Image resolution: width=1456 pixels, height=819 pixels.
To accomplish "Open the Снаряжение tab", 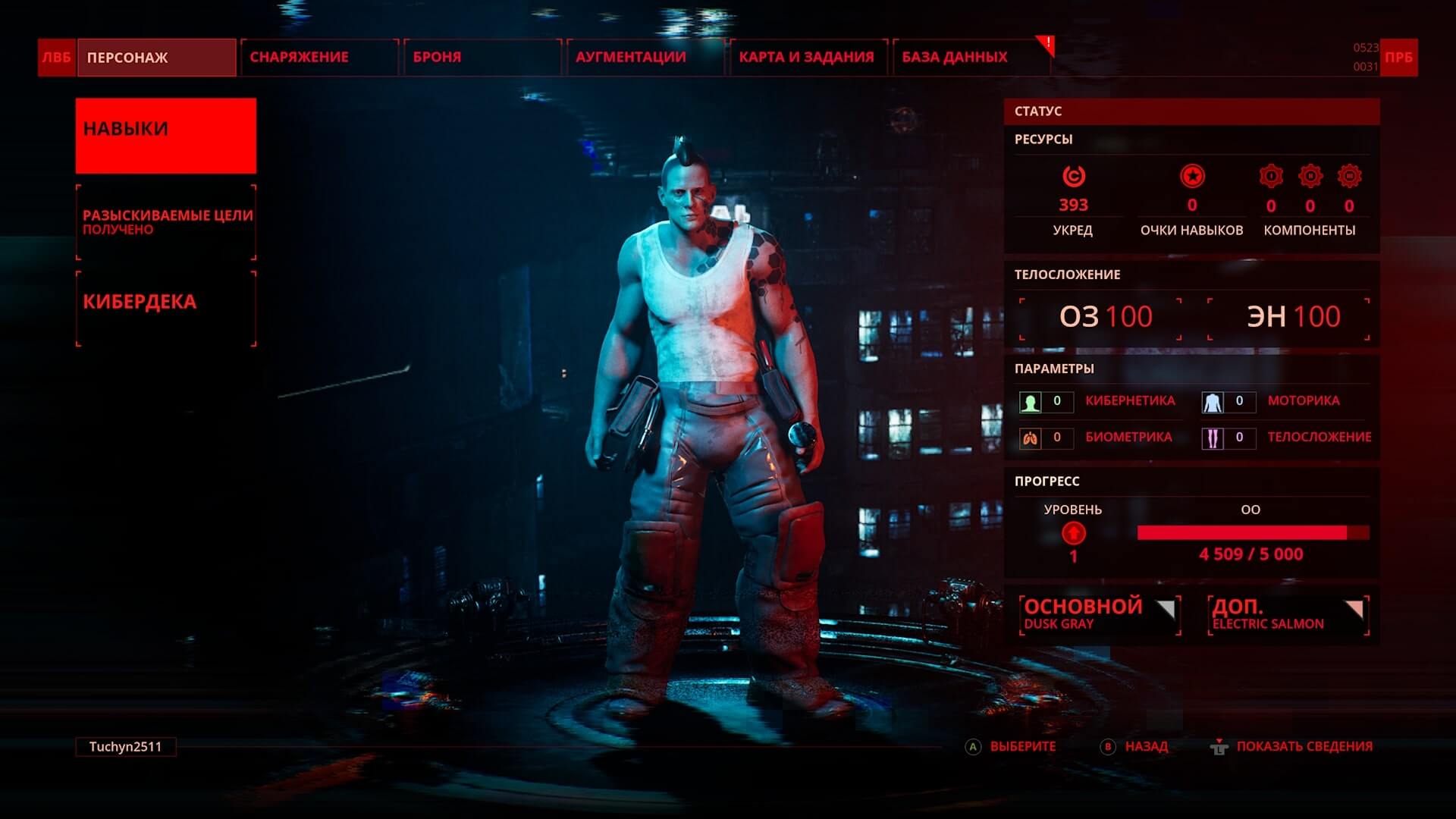I will (318, 58).
